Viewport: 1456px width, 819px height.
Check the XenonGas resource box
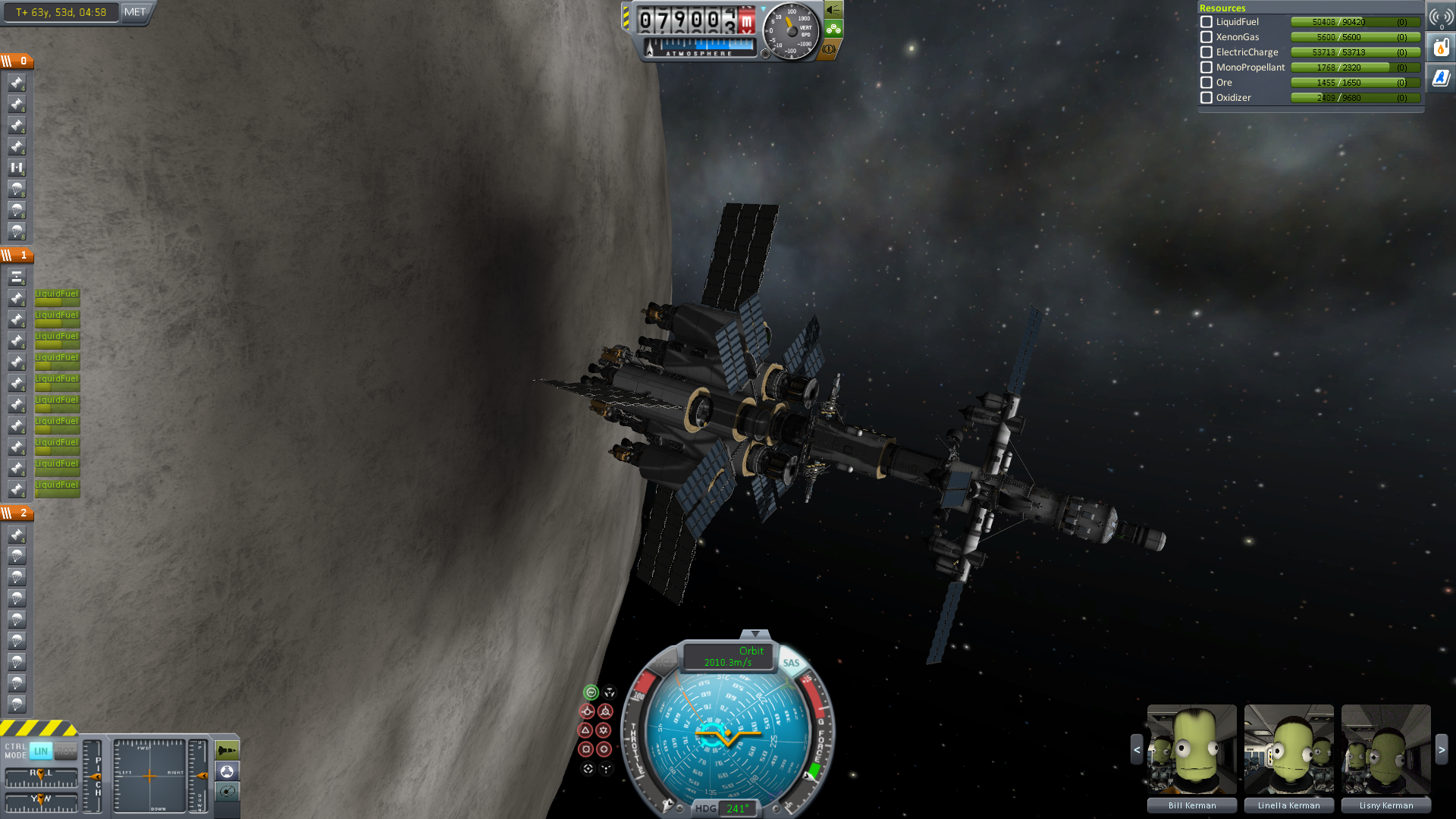pos(1207,37)
